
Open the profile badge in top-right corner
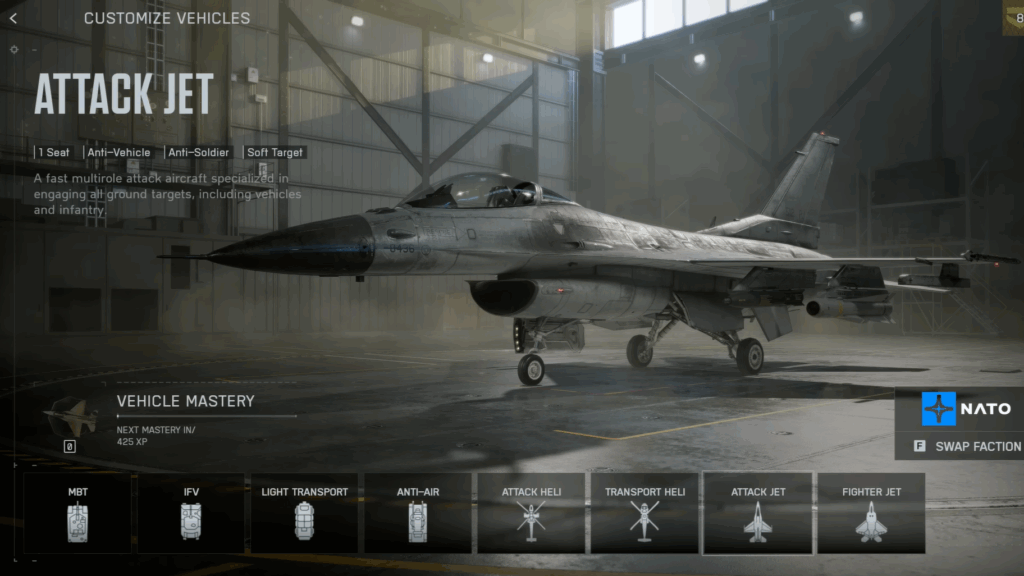tap(1013, 17)
